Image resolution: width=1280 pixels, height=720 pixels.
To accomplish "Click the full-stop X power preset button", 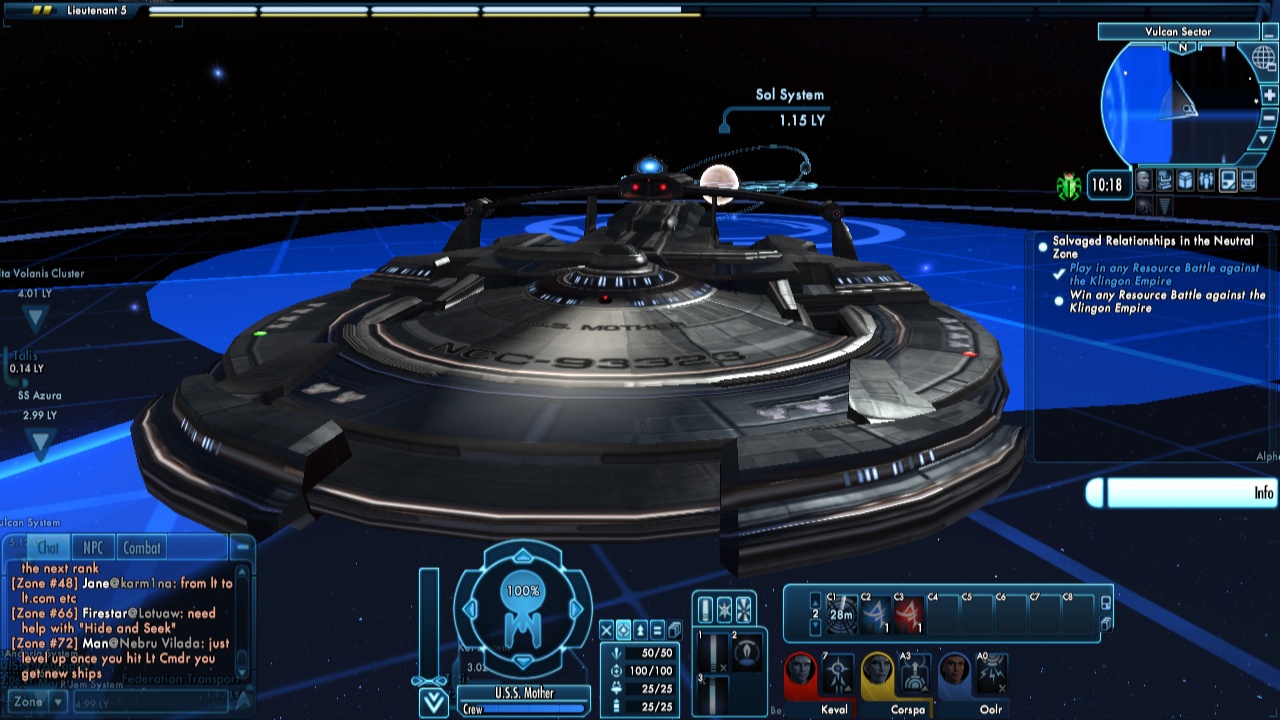I will (606, 630).
